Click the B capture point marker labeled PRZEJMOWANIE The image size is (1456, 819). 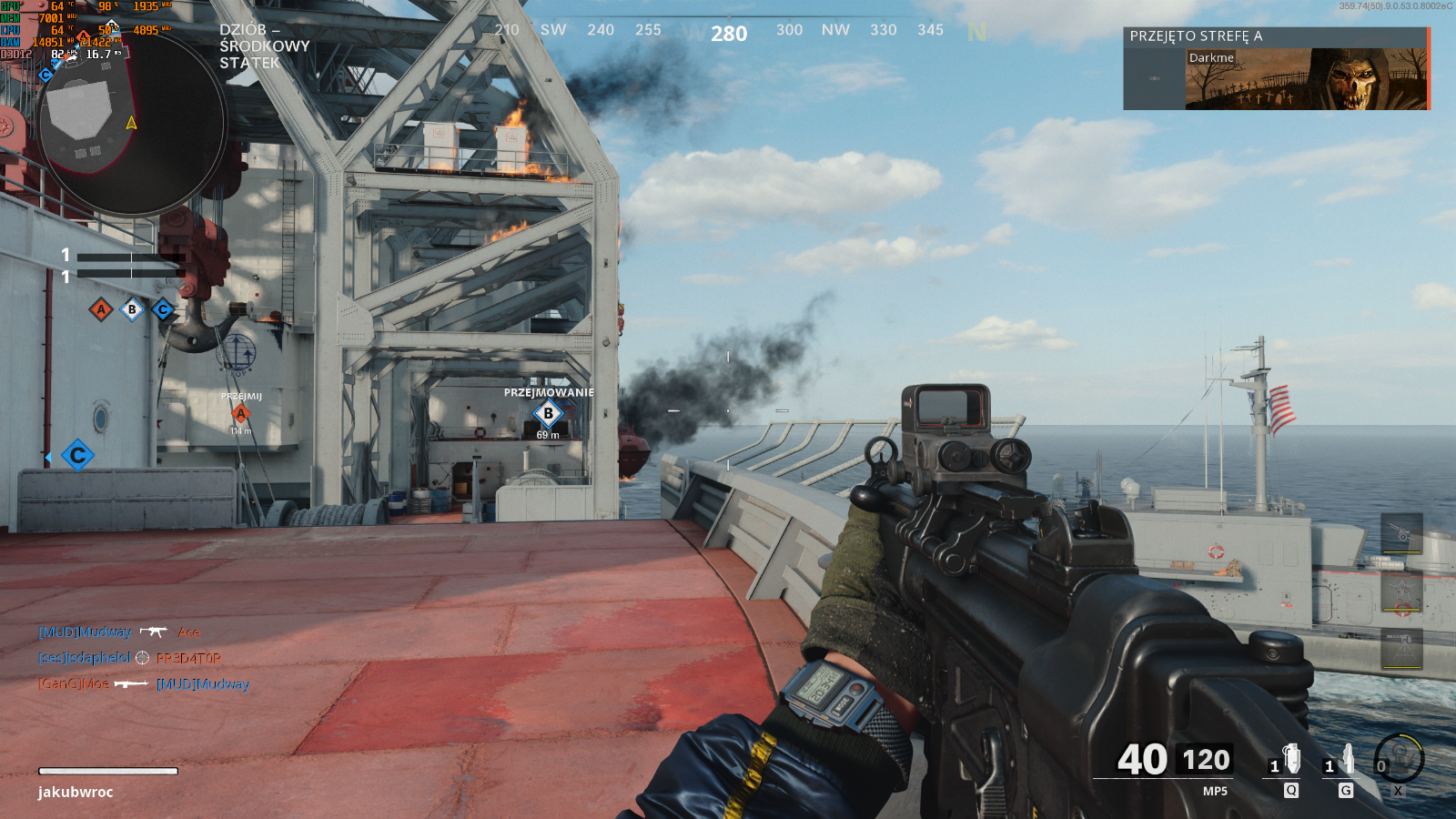[x=548, y=414]
